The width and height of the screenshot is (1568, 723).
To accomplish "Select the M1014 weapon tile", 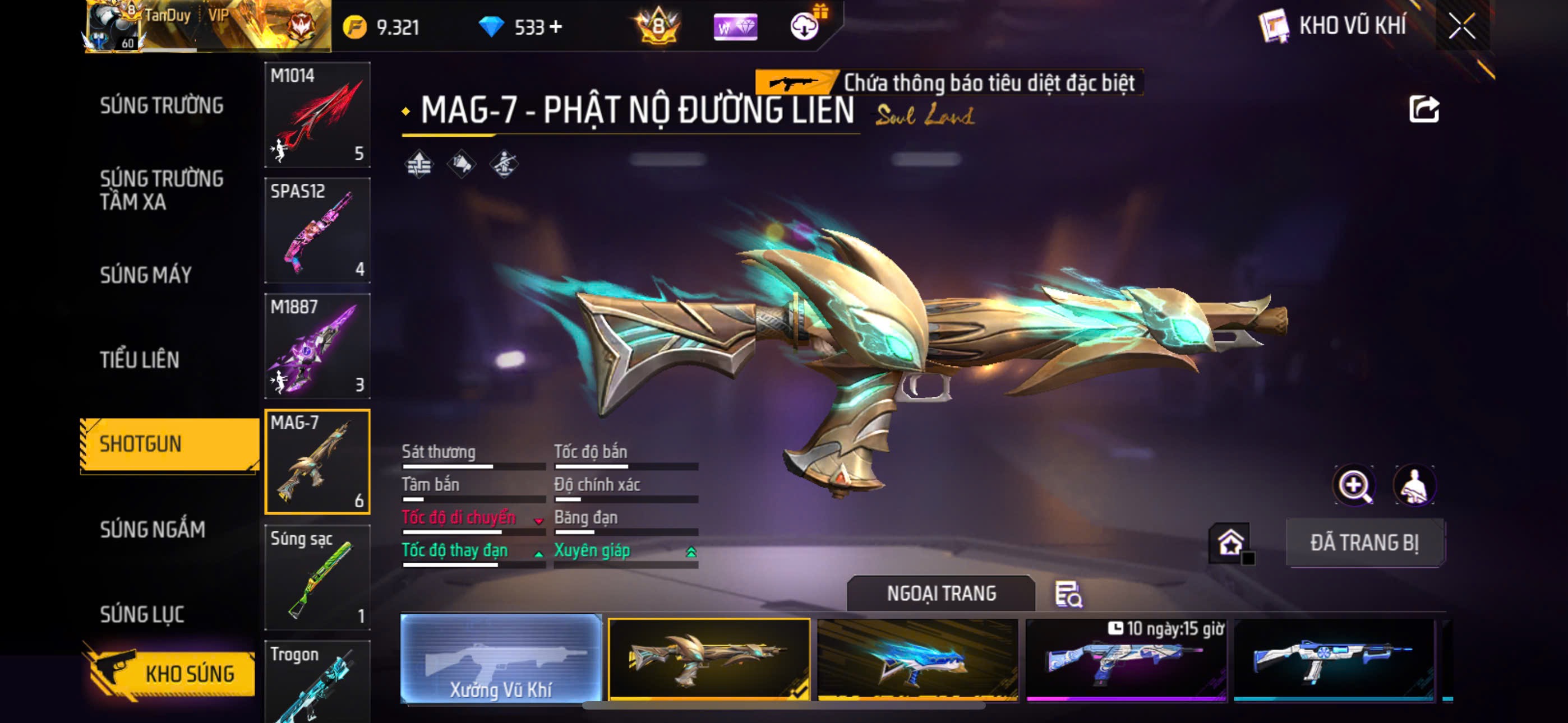I will pyautogui.click(x=317, y=114).
